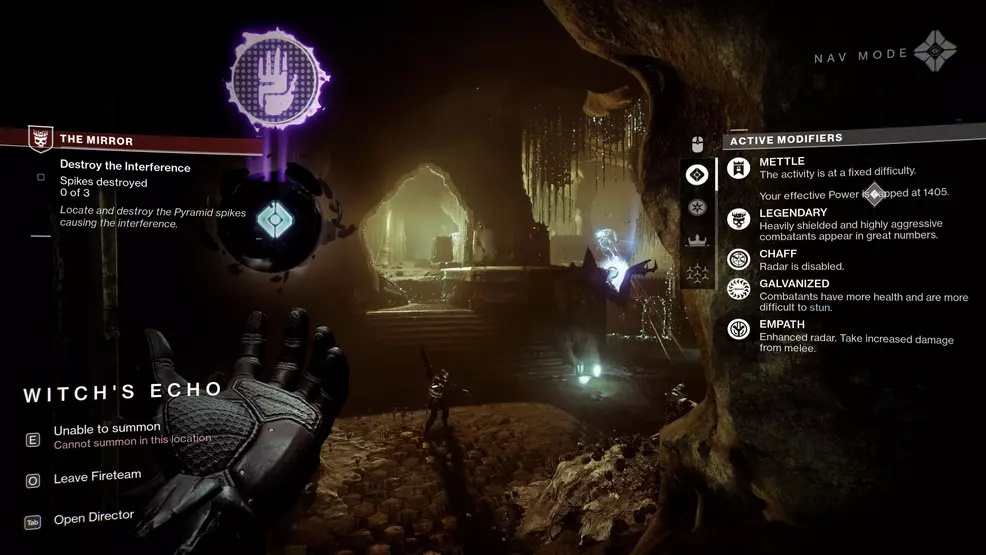This screenshot has width=986, height=555.
Task: Open the crown icon side tab
Action: pos(697,240)
